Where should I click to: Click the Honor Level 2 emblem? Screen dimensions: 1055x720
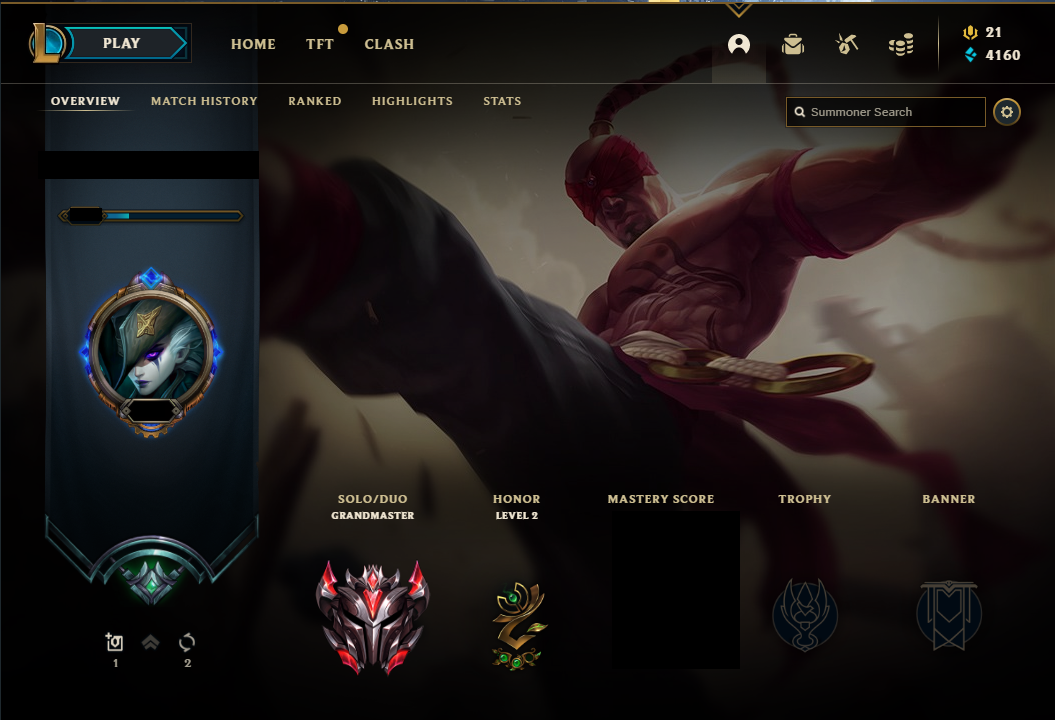(517, 626)
